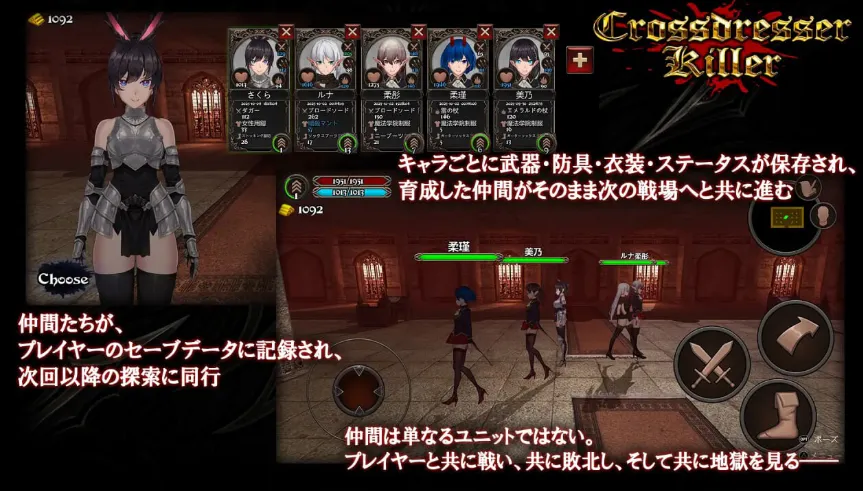Attack using the crossed swords button
The image size is (863, 491).
tap(711, 363)
